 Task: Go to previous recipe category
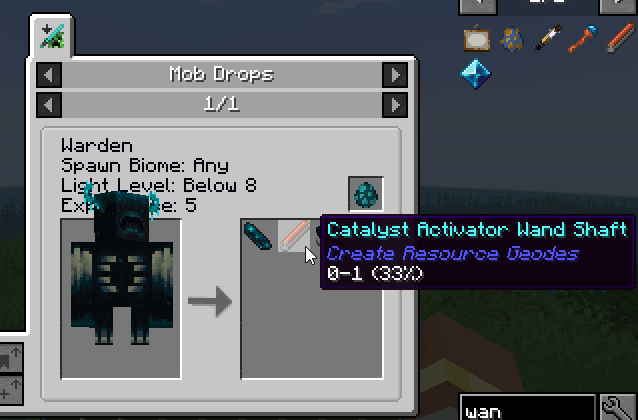tap(49, 75)
